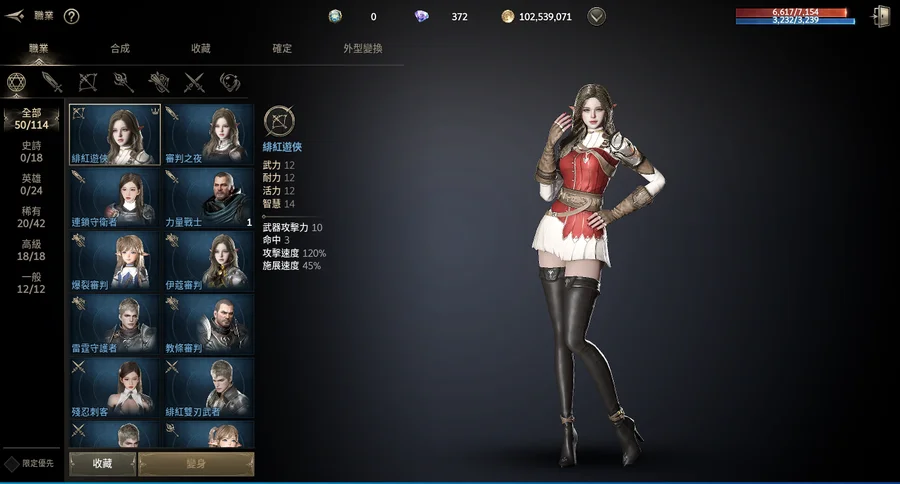
Task: Pick the 力量戰士 class card
Action: (208, 197)
